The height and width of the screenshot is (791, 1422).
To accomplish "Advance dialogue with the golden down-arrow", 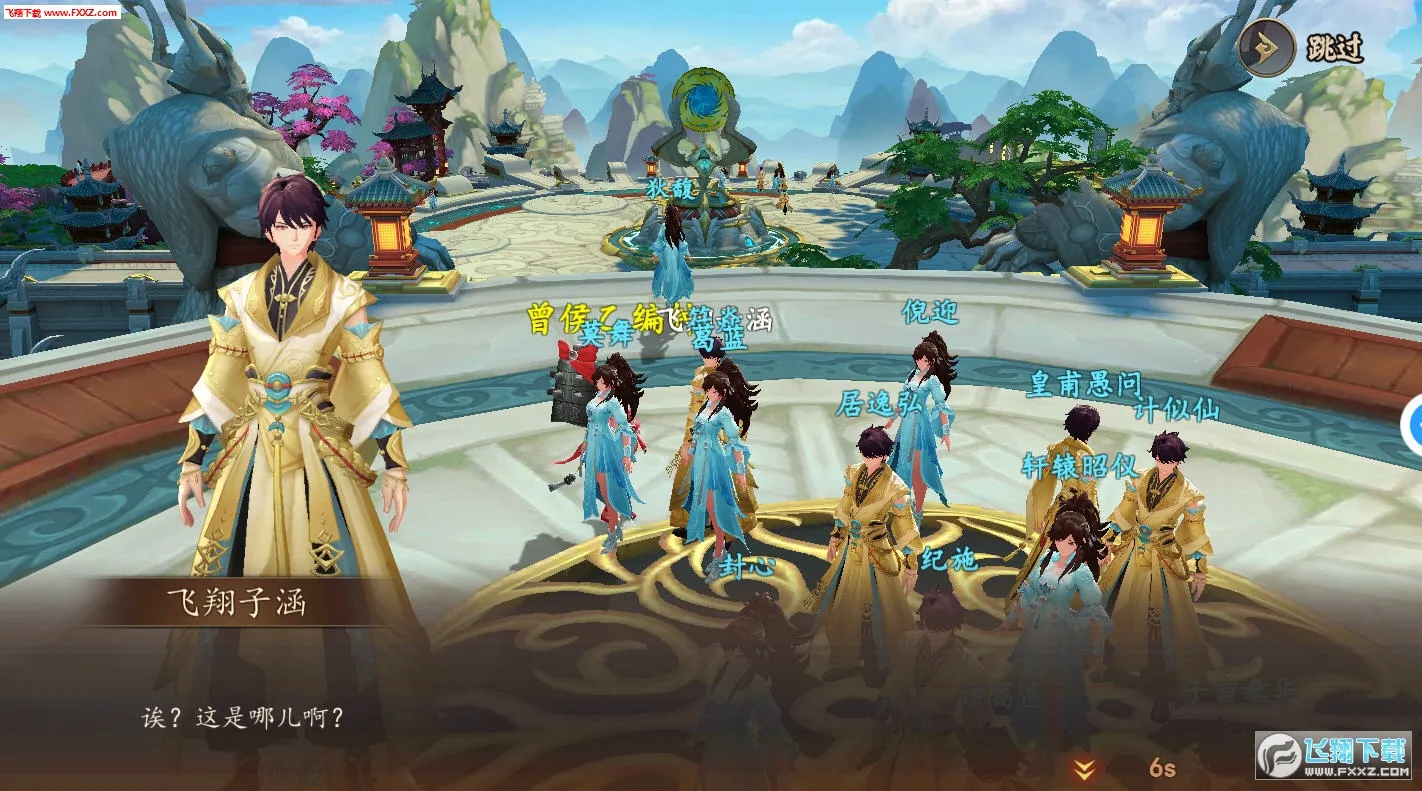I will pos(1084,768).
